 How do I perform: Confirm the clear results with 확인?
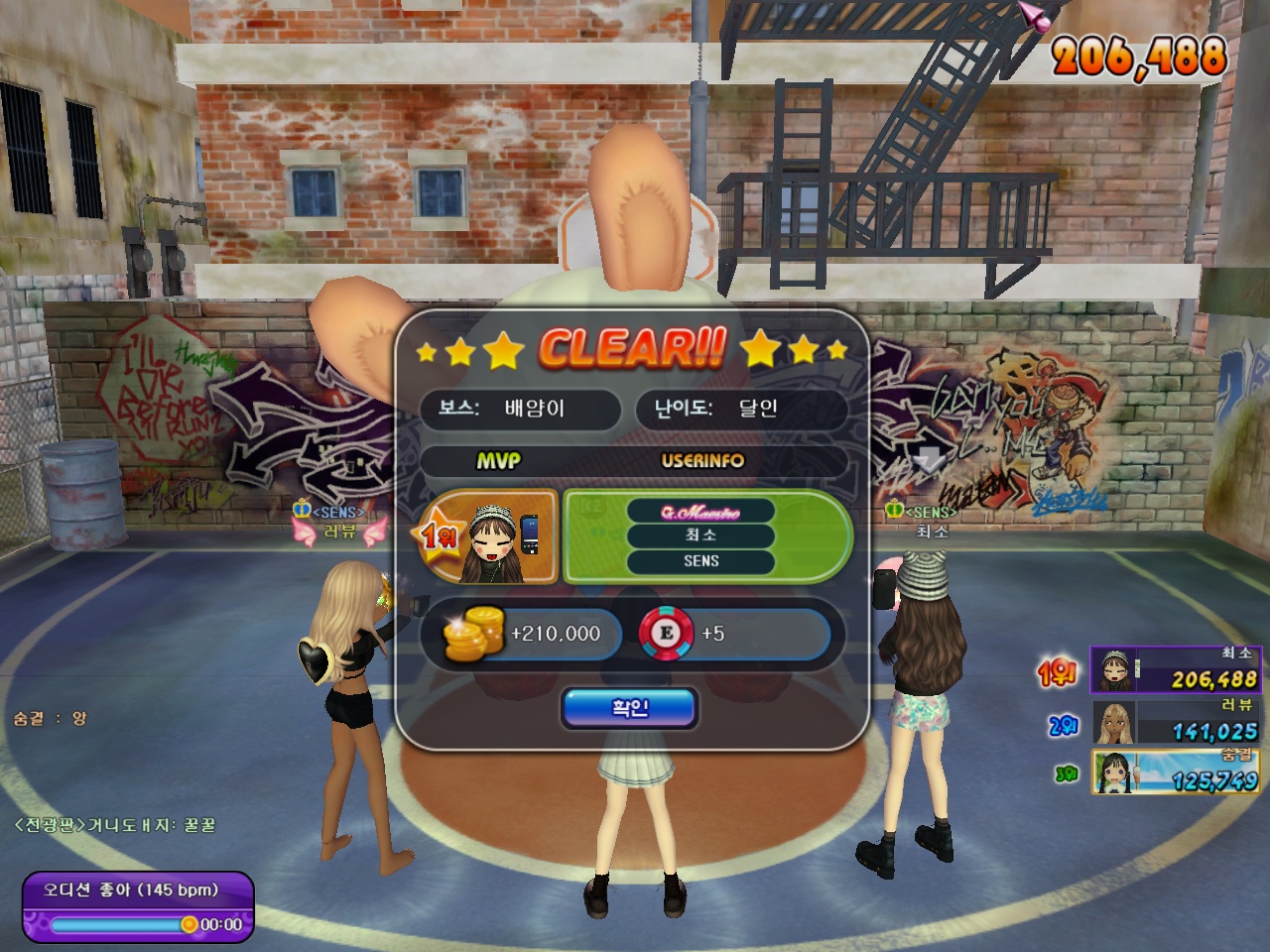(x=630, y=708)
